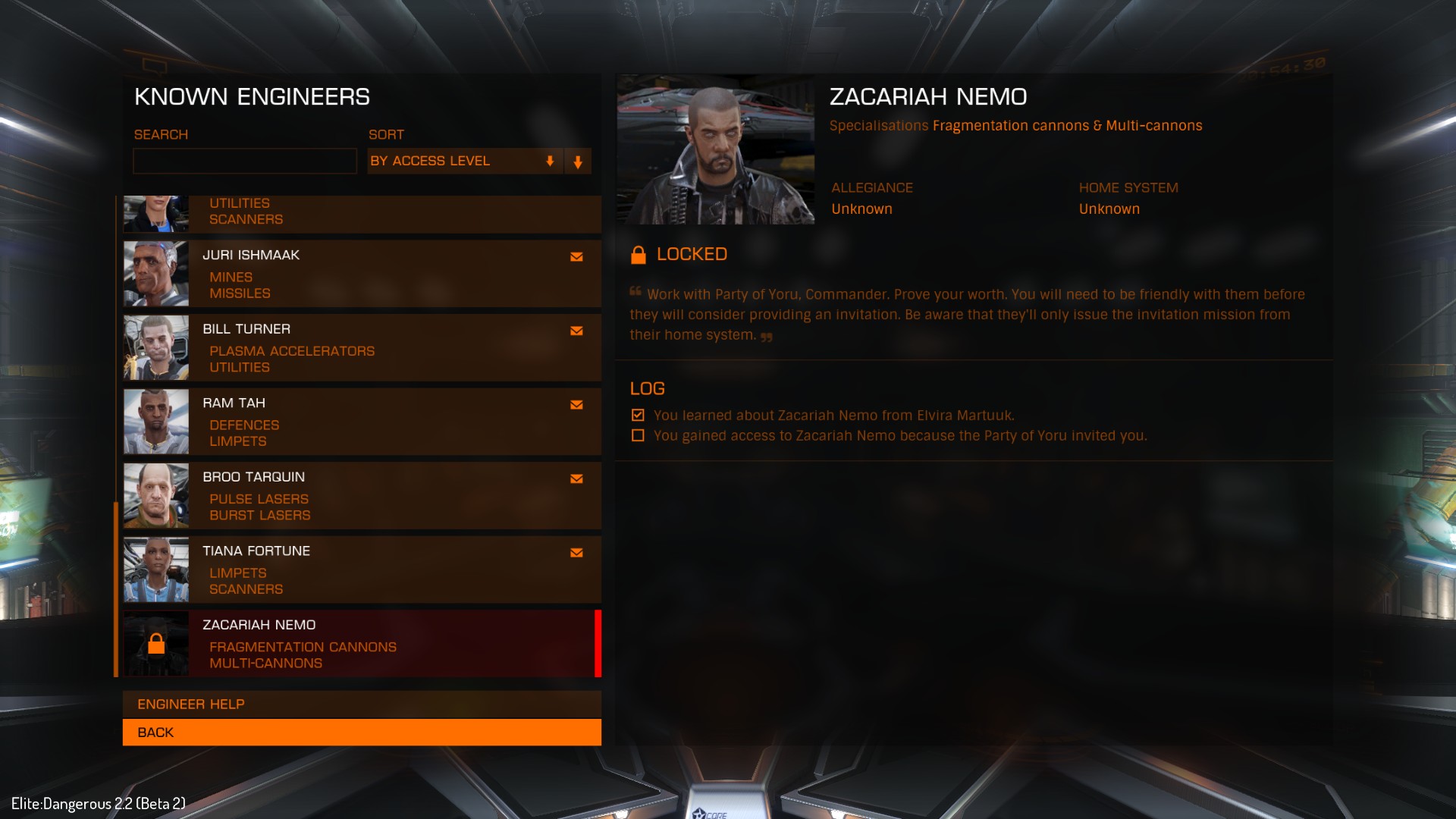Click Juri Ishmaak's envelope icon

point(576,257)
